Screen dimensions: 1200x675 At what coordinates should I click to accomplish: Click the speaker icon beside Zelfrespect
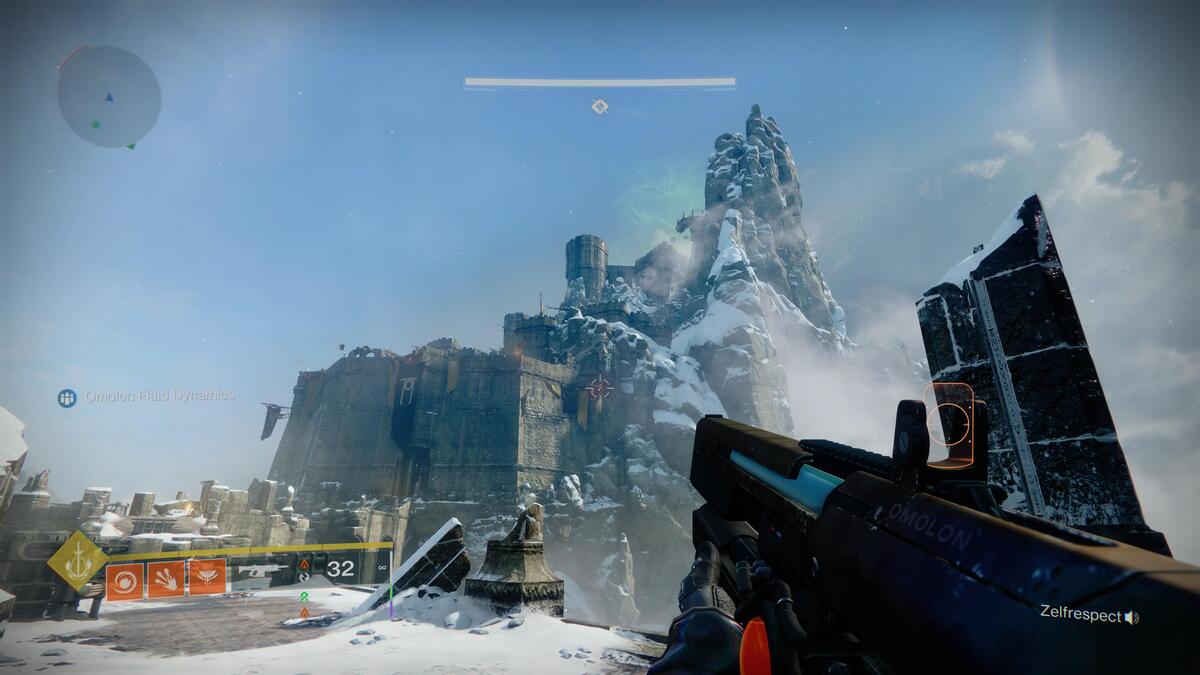pyautogui.click(x=1131, y=617)
